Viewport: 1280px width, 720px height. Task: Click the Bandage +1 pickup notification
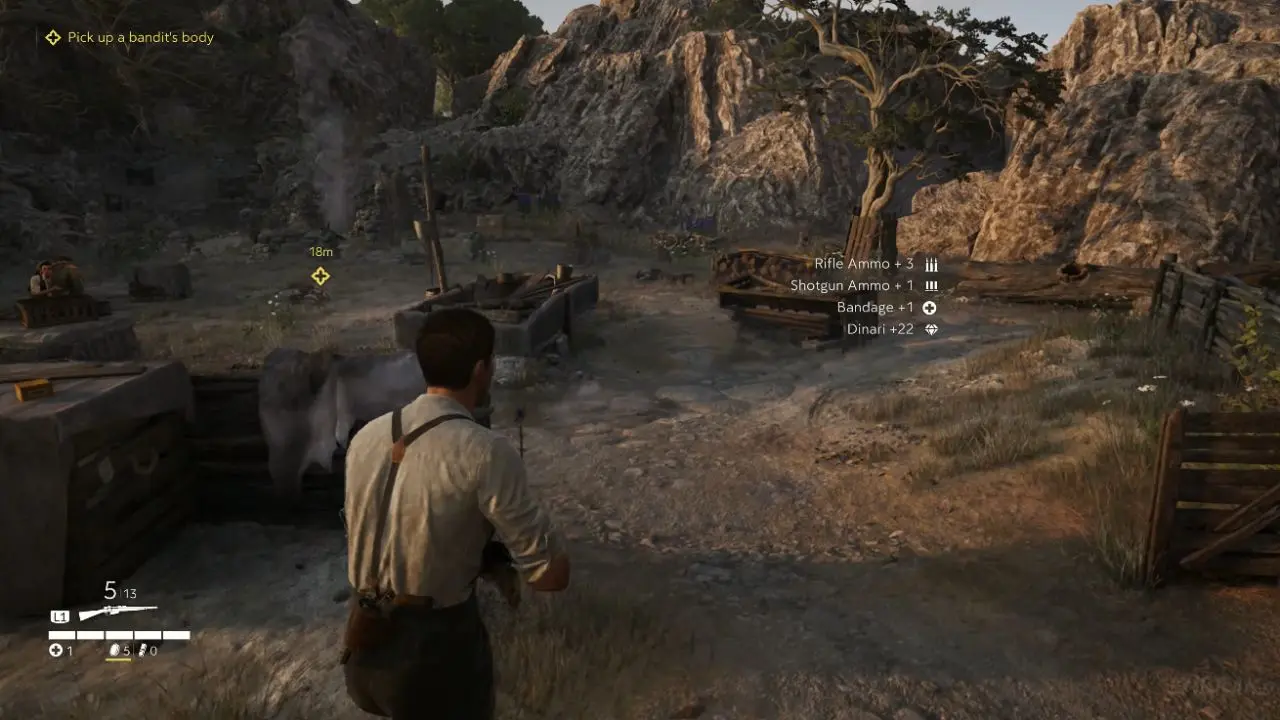[876, 308]
